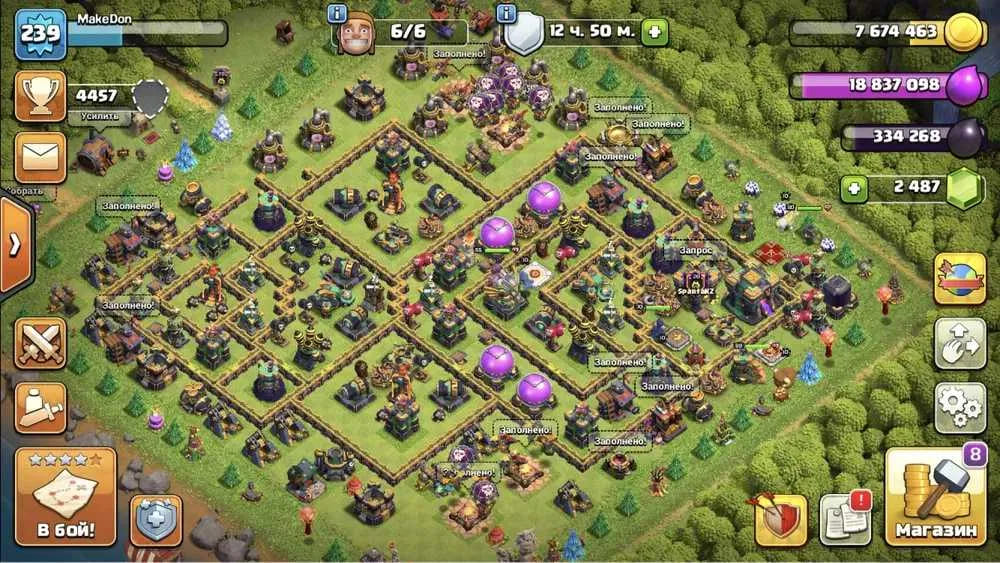Screen dimensions: 1000x563
Task: Open the builder info icon
Action: coord(339,14)
